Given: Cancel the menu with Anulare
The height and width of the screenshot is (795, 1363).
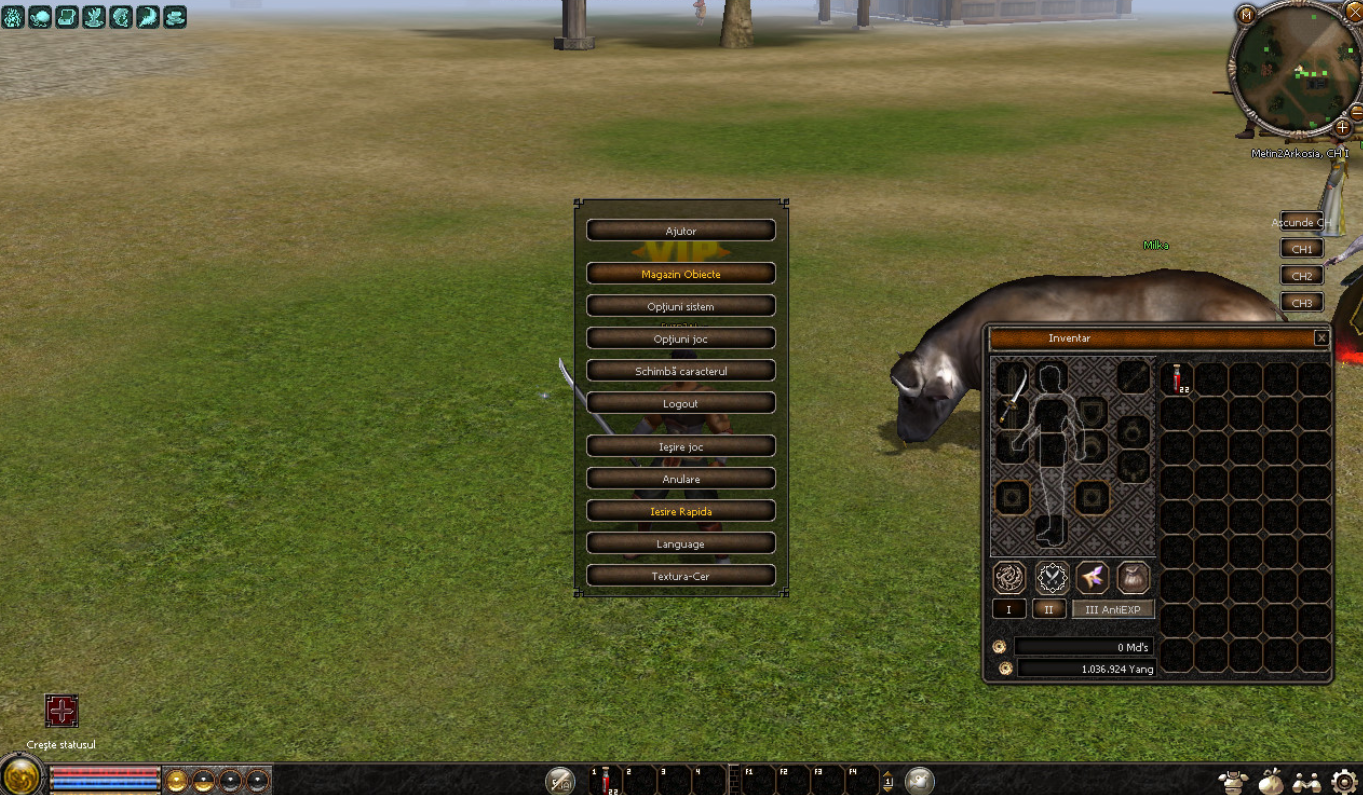Looking at the screenshot, I should click(x=680, y=479).
